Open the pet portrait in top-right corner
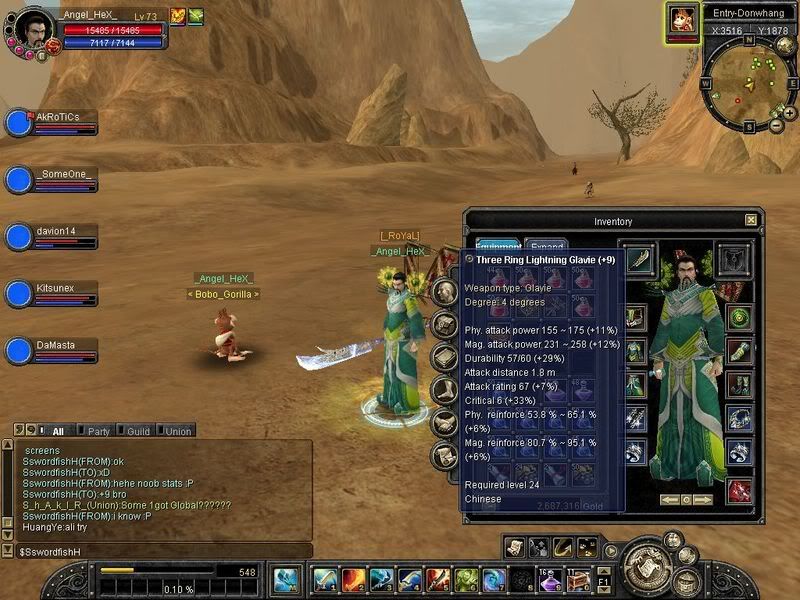 coord(683,21)
